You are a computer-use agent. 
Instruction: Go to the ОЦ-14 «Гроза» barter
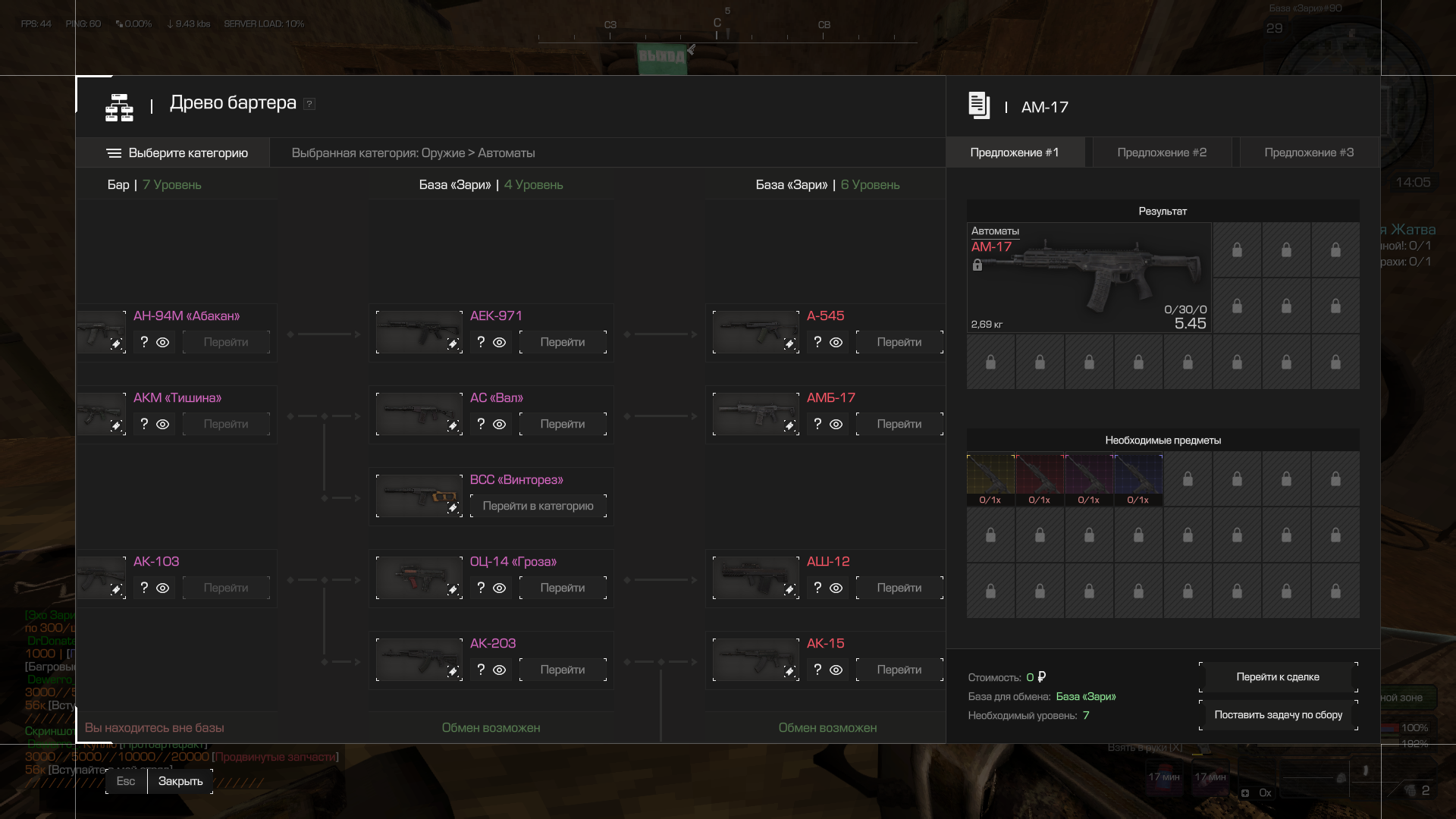[x=563, y=588]
